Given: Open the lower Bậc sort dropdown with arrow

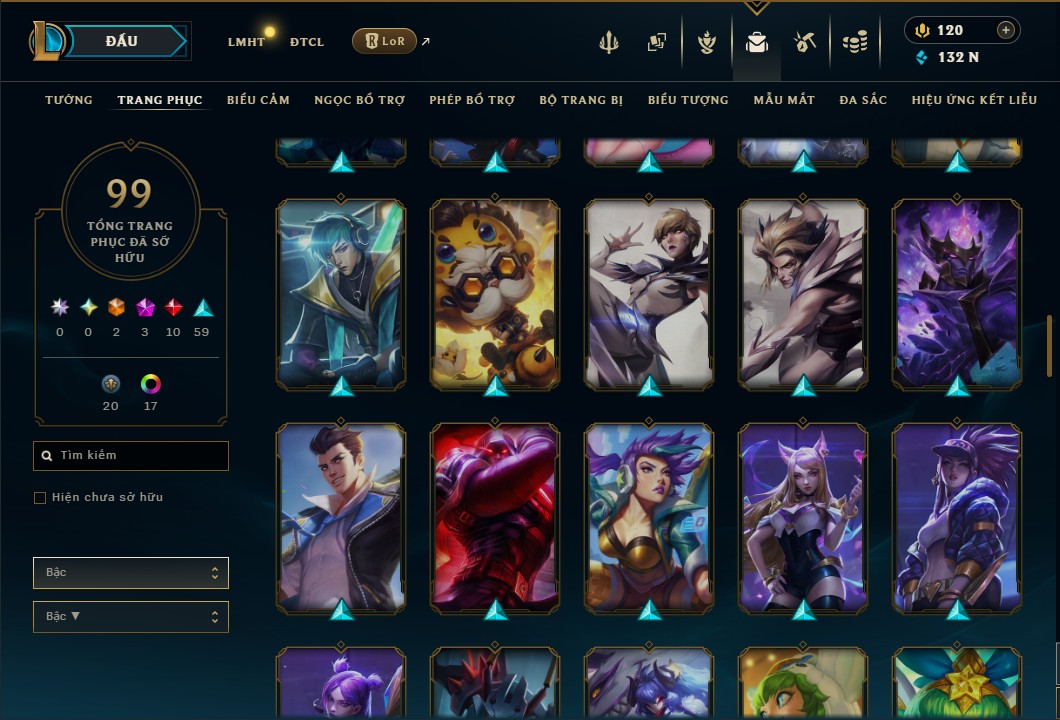Looking at the screenshot, I should pyautogui.click(x=131, y=617).
